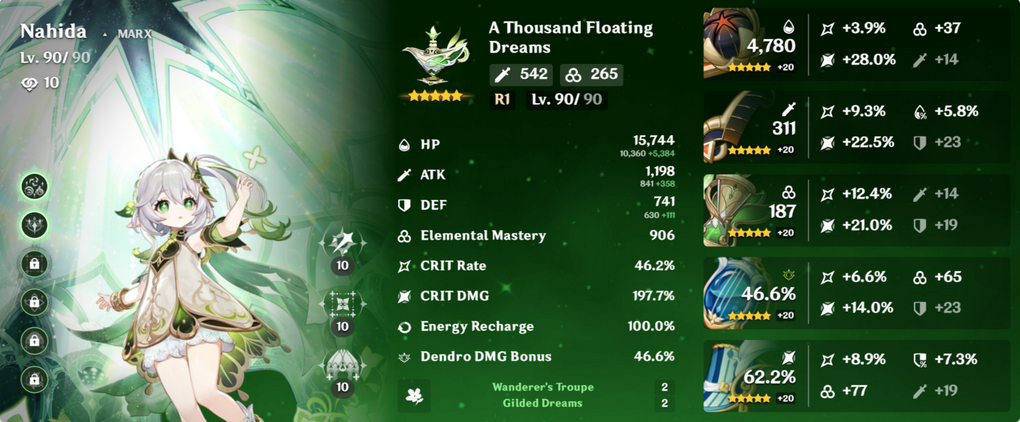
Task: Click Nahida's normal attack talent icon
Action: click(343, 244)
